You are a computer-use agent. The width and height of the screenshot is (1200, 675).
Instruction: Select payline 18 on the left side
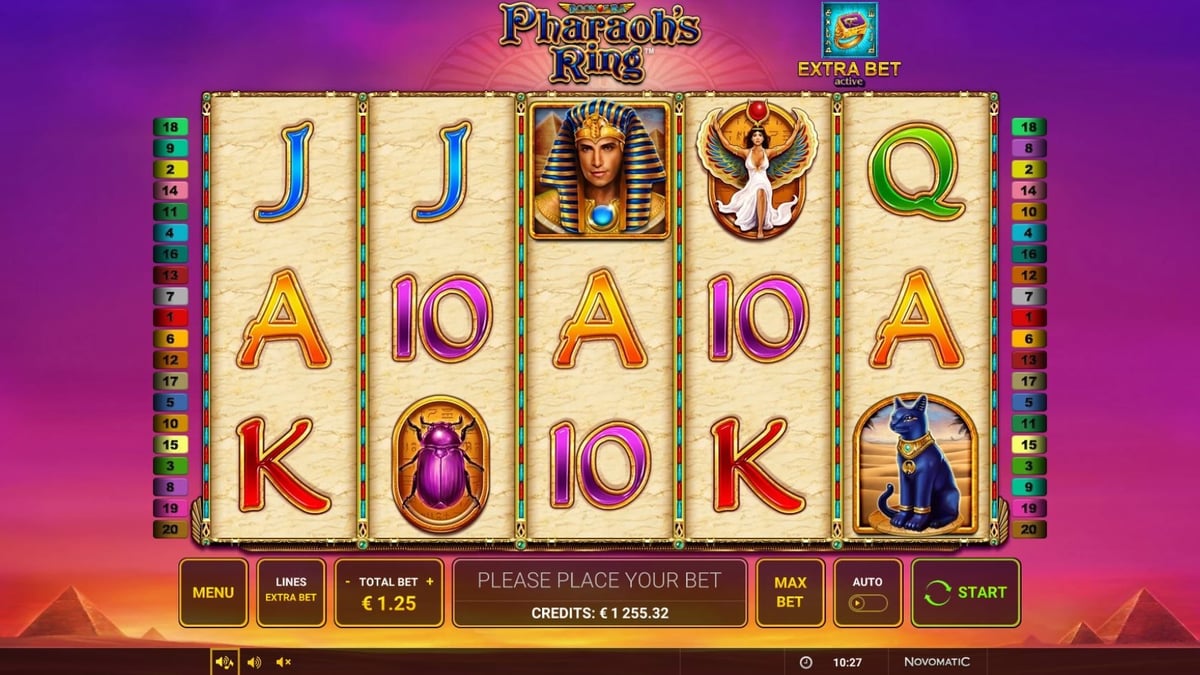point(170,127)
